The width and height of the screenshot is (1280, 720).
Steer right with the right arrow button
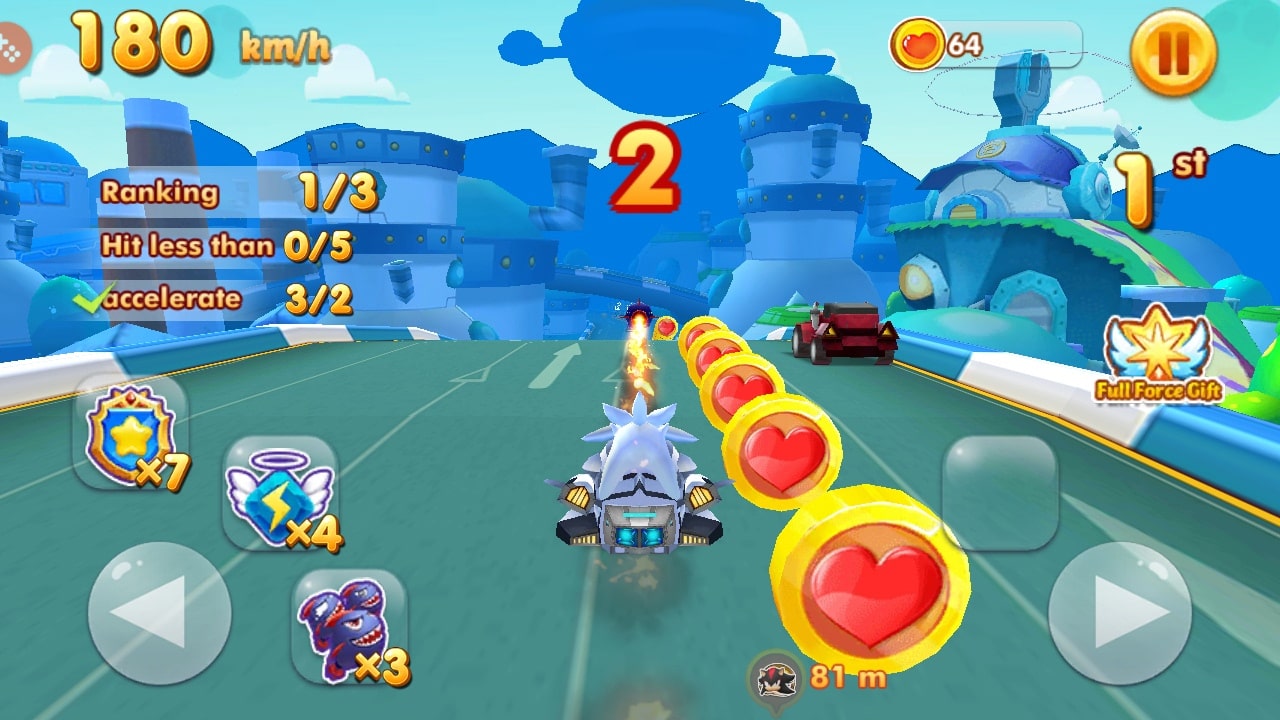[1119, 613]
